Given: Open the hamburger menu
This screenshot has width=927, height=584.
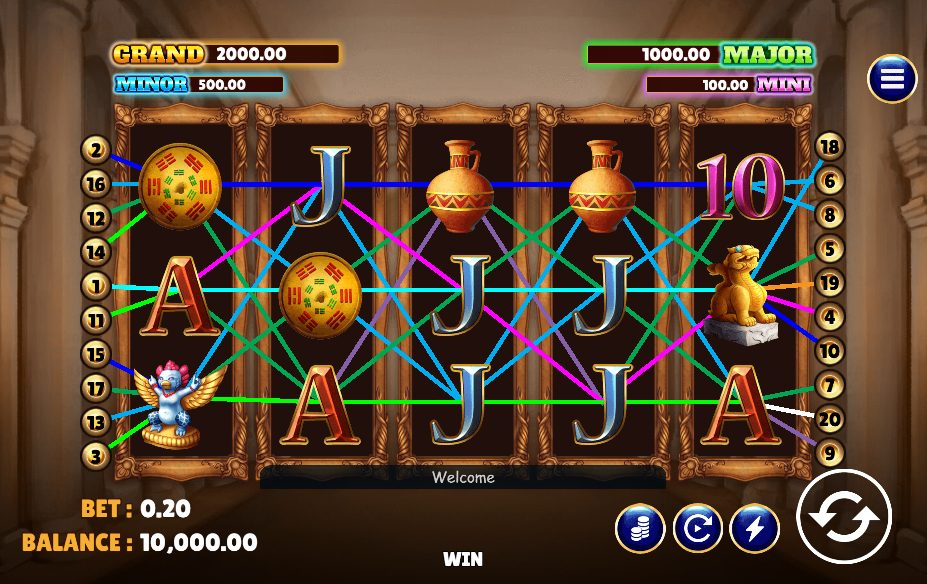Looking at the screenshot, I should 892,78.
